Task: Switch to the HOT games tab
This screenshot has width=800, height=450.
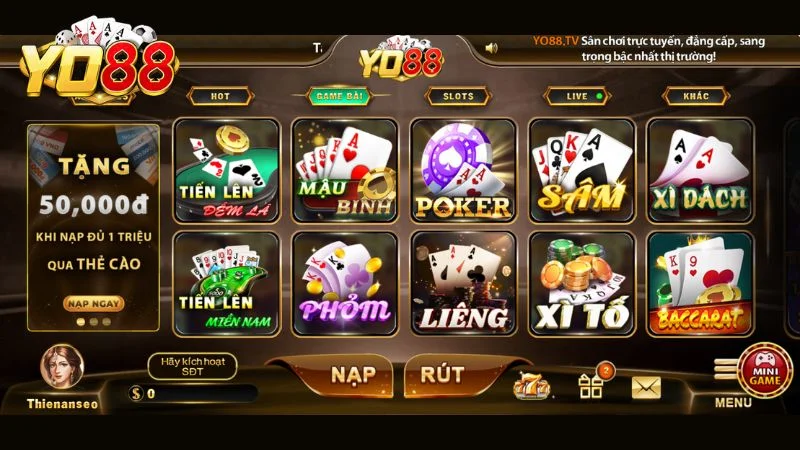Action: click(218, 96)
